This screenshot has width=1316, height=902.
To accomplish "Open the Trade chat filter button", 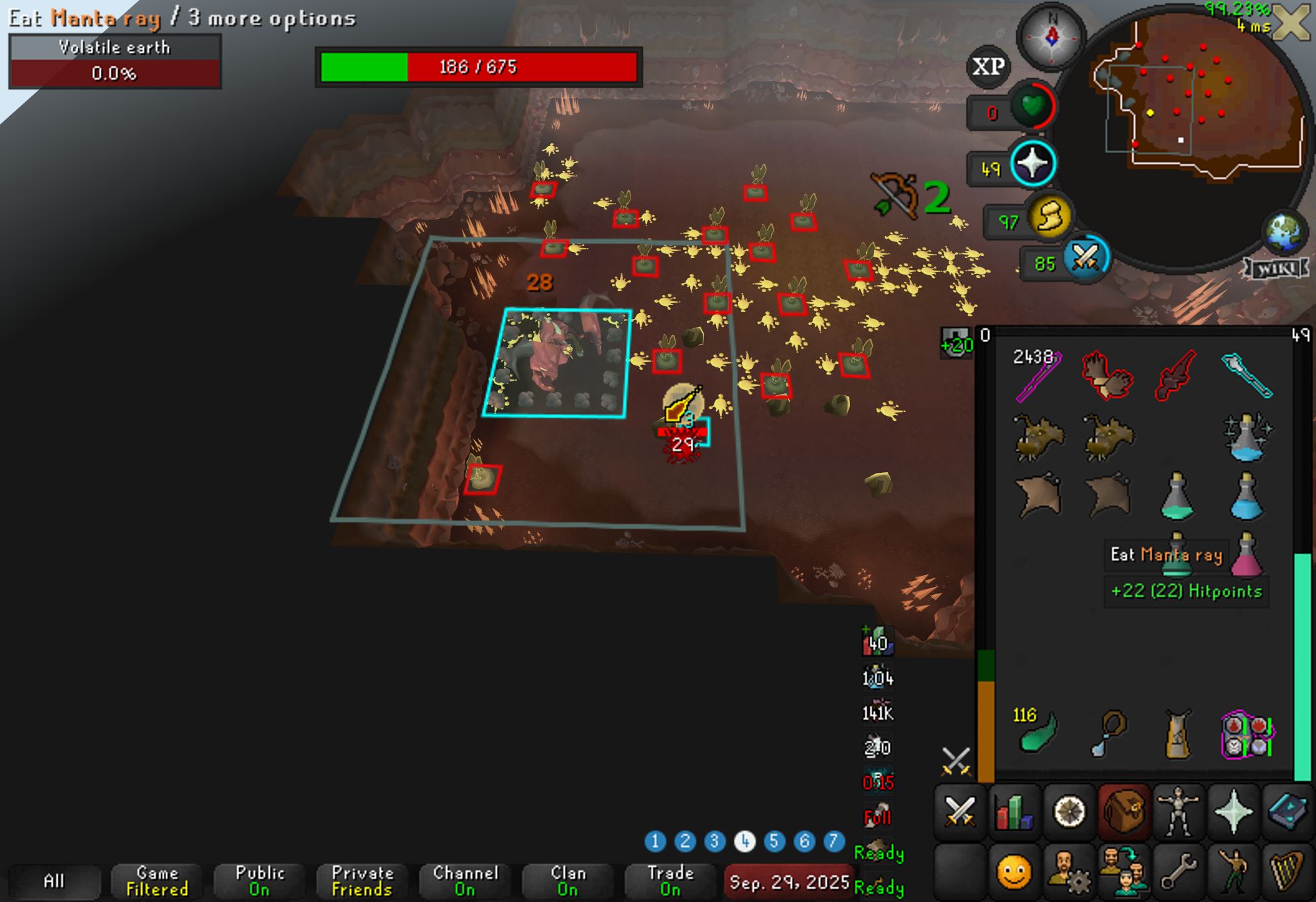I will click(x=670, y=881).
